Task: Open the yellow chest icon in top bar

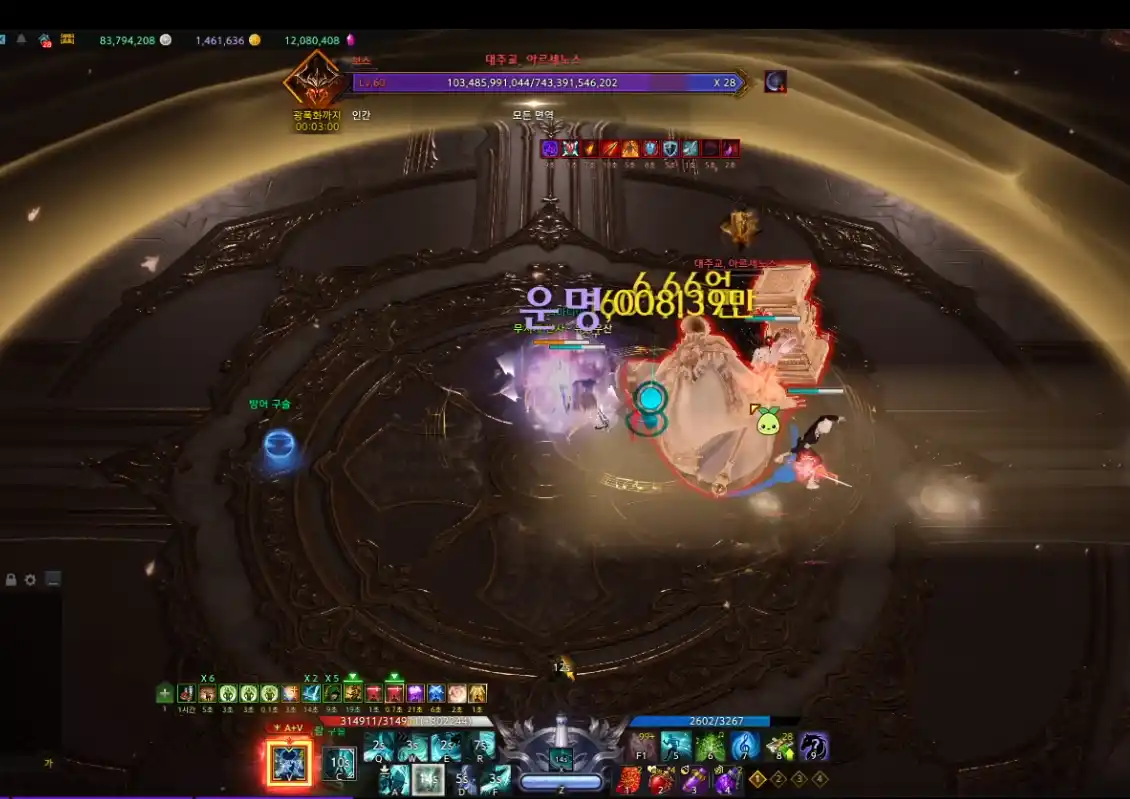Action: [68, 39]
